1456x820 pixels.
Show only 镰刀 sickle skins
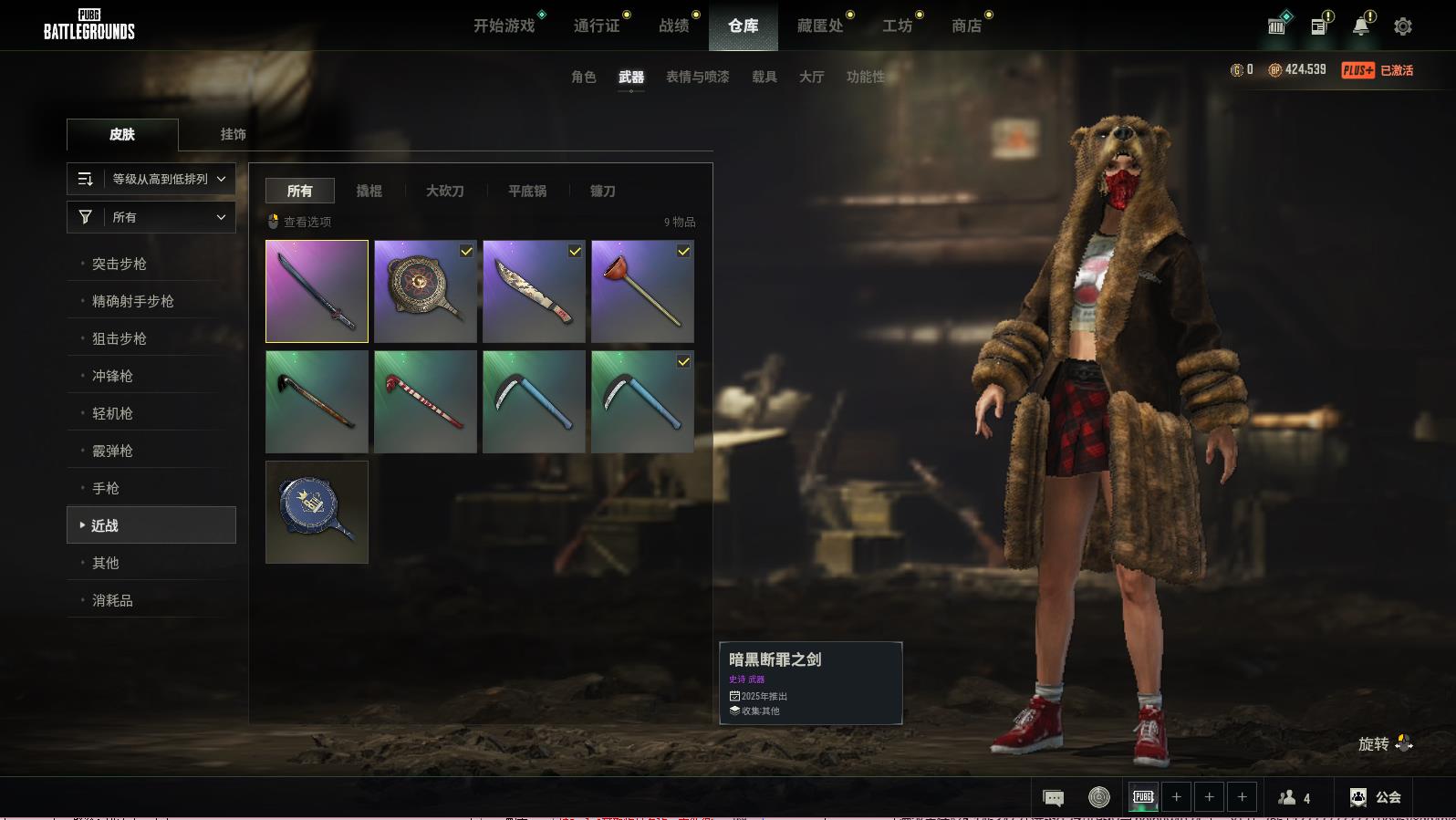(x=602, y=191)
